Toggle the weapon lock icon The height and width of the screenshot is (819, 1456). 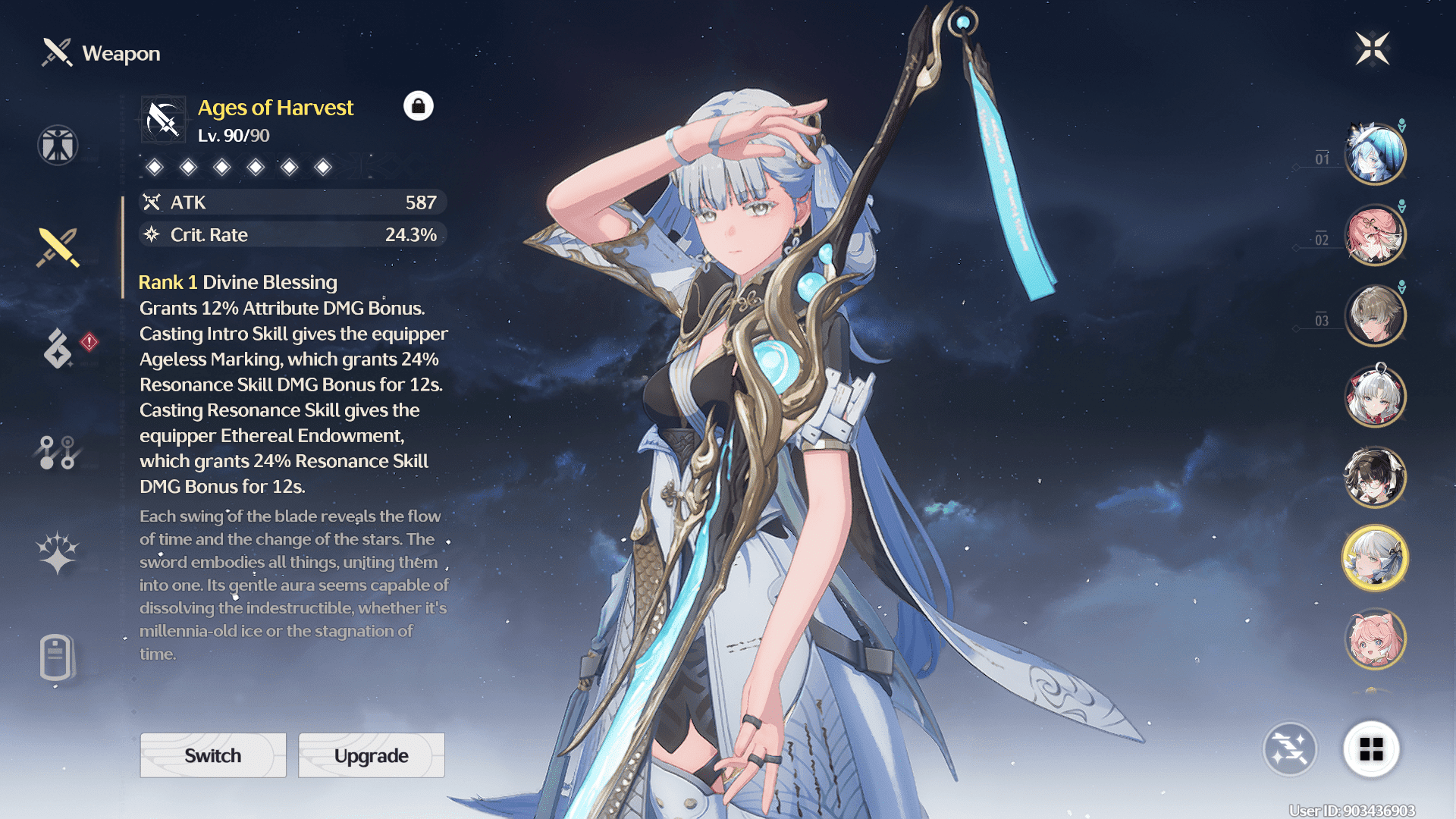click(418, 106)
